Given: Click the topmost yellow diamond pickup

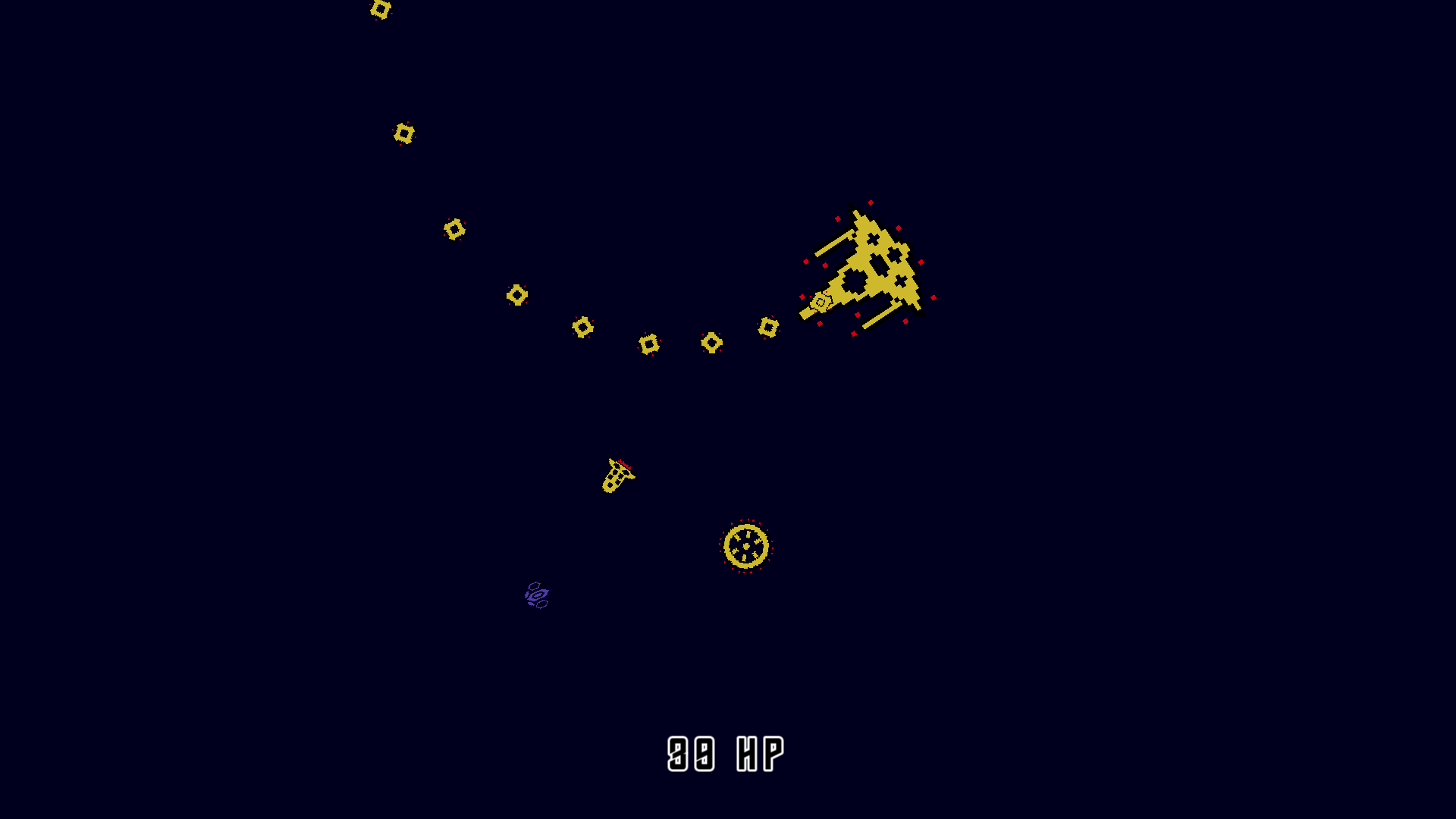Looking at the screenshot, I should coord(379,10).
